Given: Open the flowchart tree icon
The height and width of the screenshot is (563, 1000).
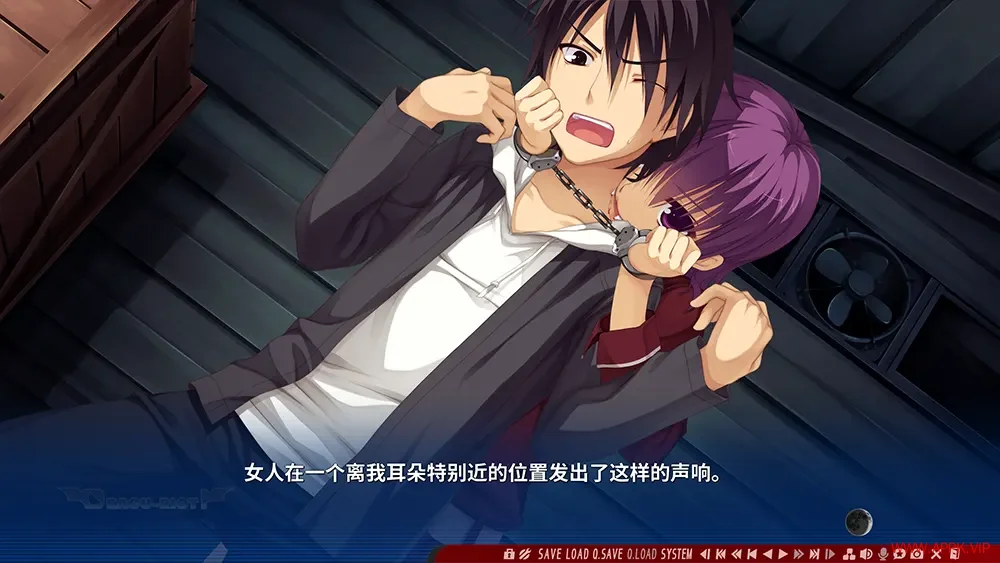Looking at the screenshot, I should click(848, 554).
